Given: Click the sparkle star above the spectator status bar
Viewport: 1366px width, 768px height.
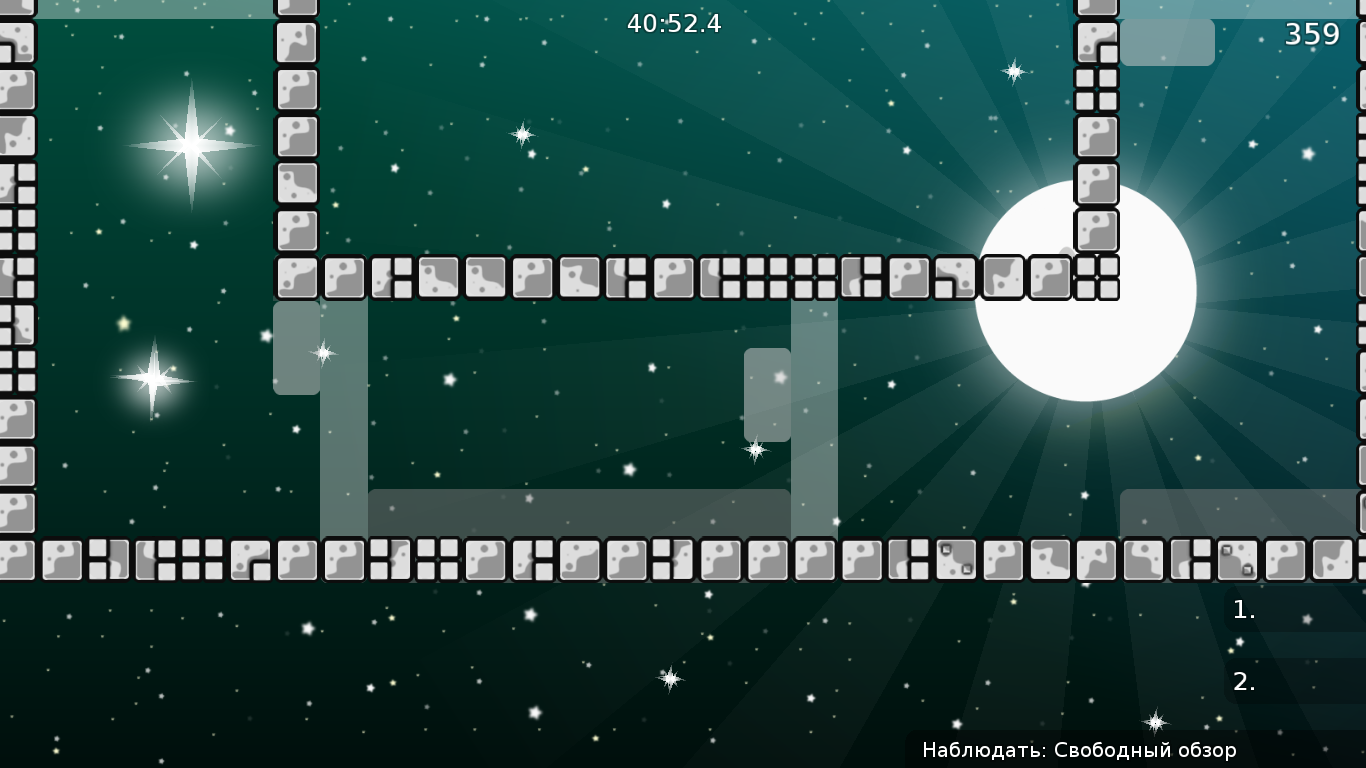Looking at the screenshot, I should click(1154, 720).
